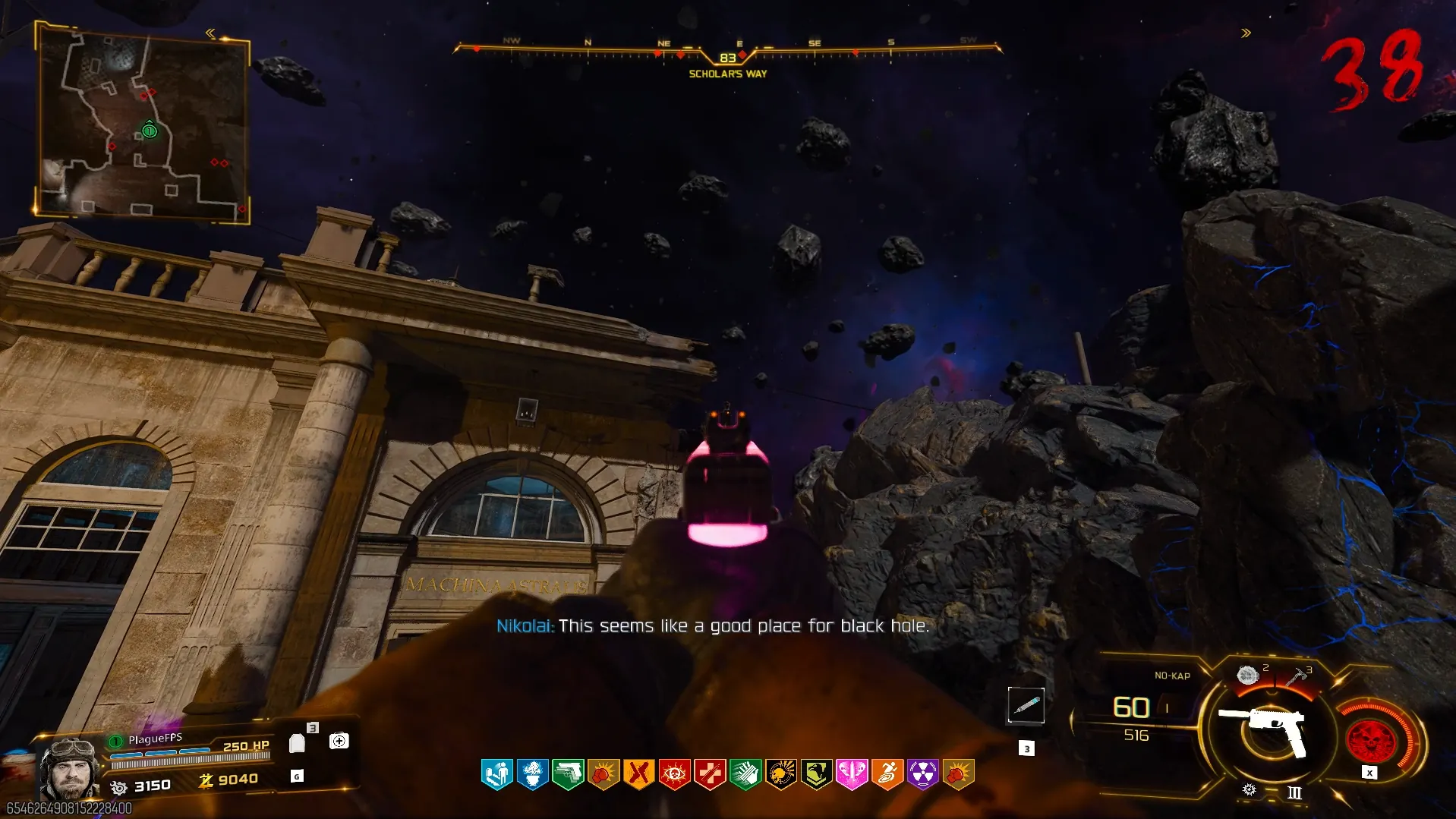Choose the green eagle head perk icon
This screenshot has width=1456, height=819.
click(x=816, y=774)
